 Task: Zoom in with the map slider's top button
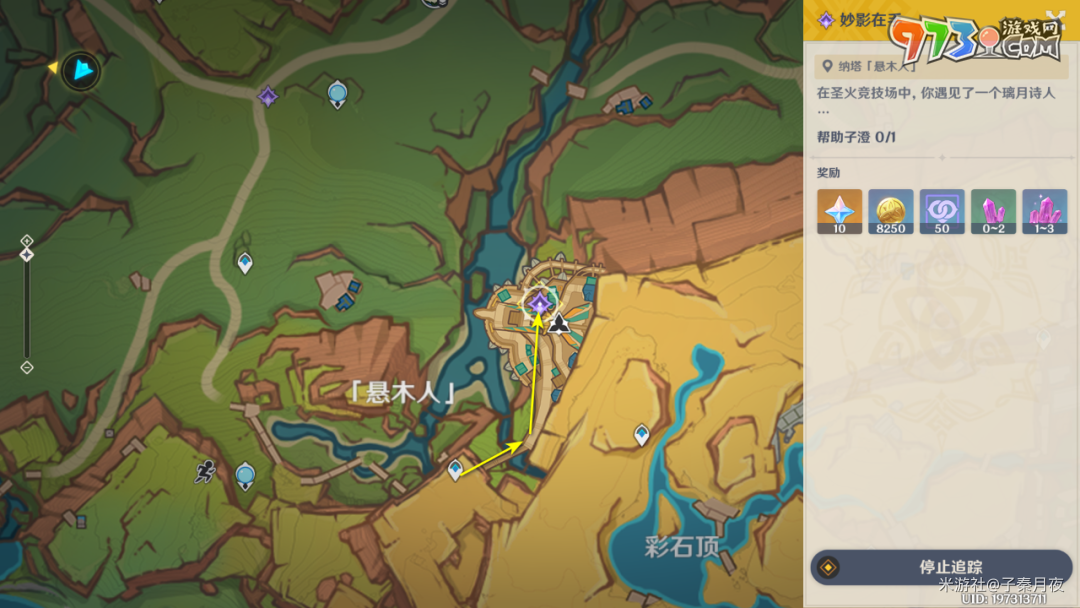(27, 241)
